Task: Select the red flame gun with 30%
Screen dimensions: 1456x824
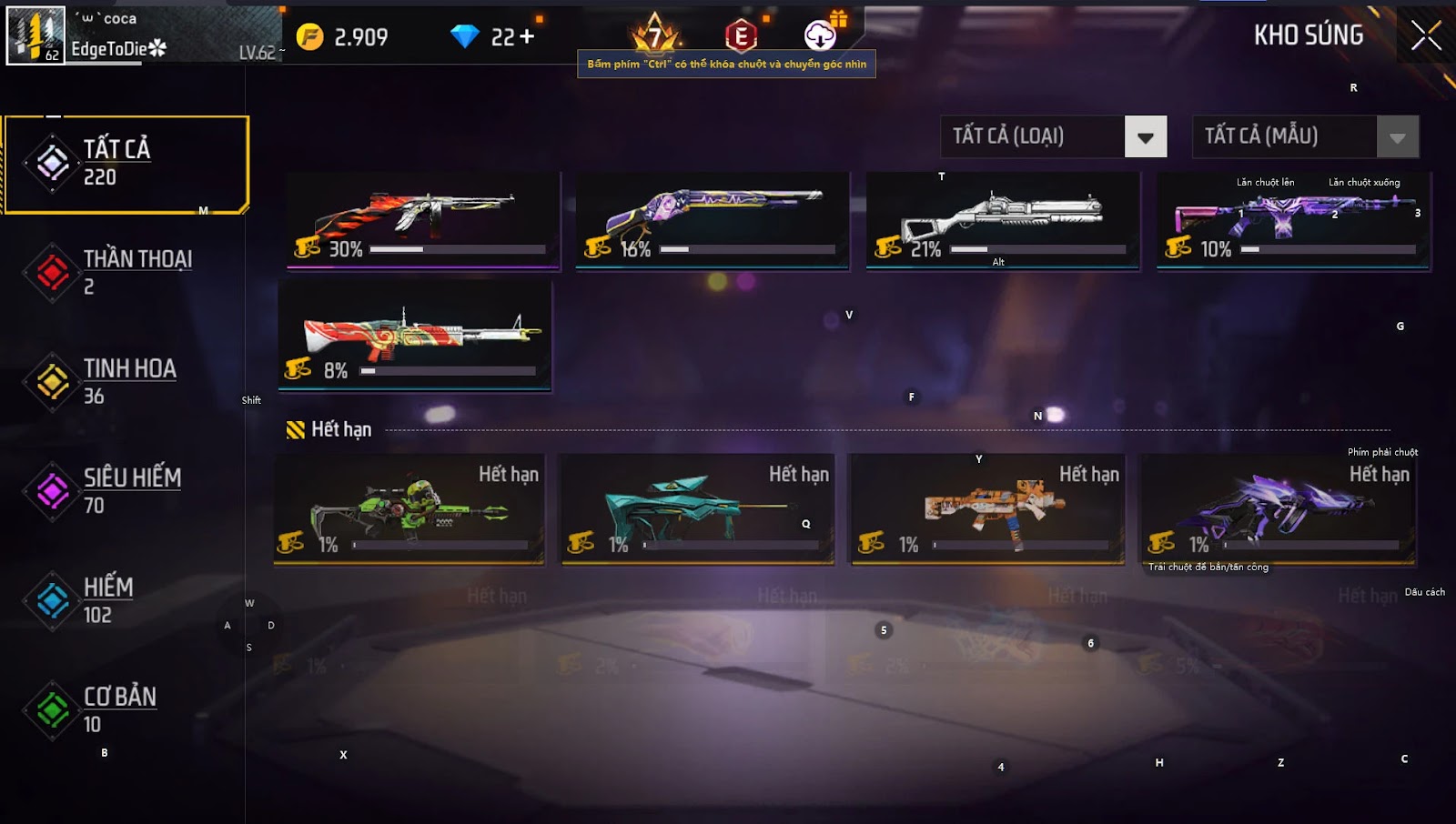Action: 423,220
